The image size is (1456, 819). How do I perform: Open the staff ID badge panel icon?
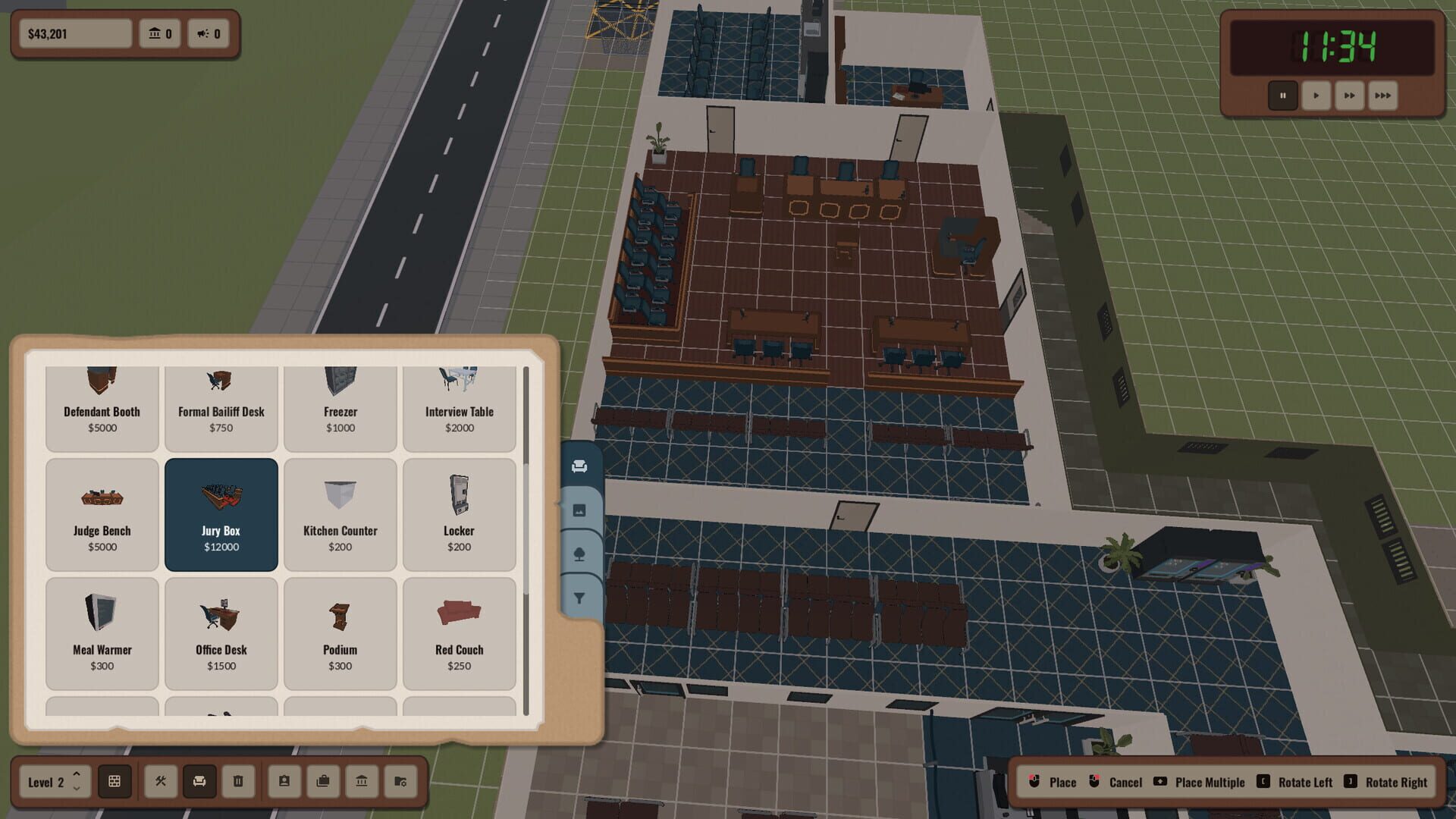284,782
